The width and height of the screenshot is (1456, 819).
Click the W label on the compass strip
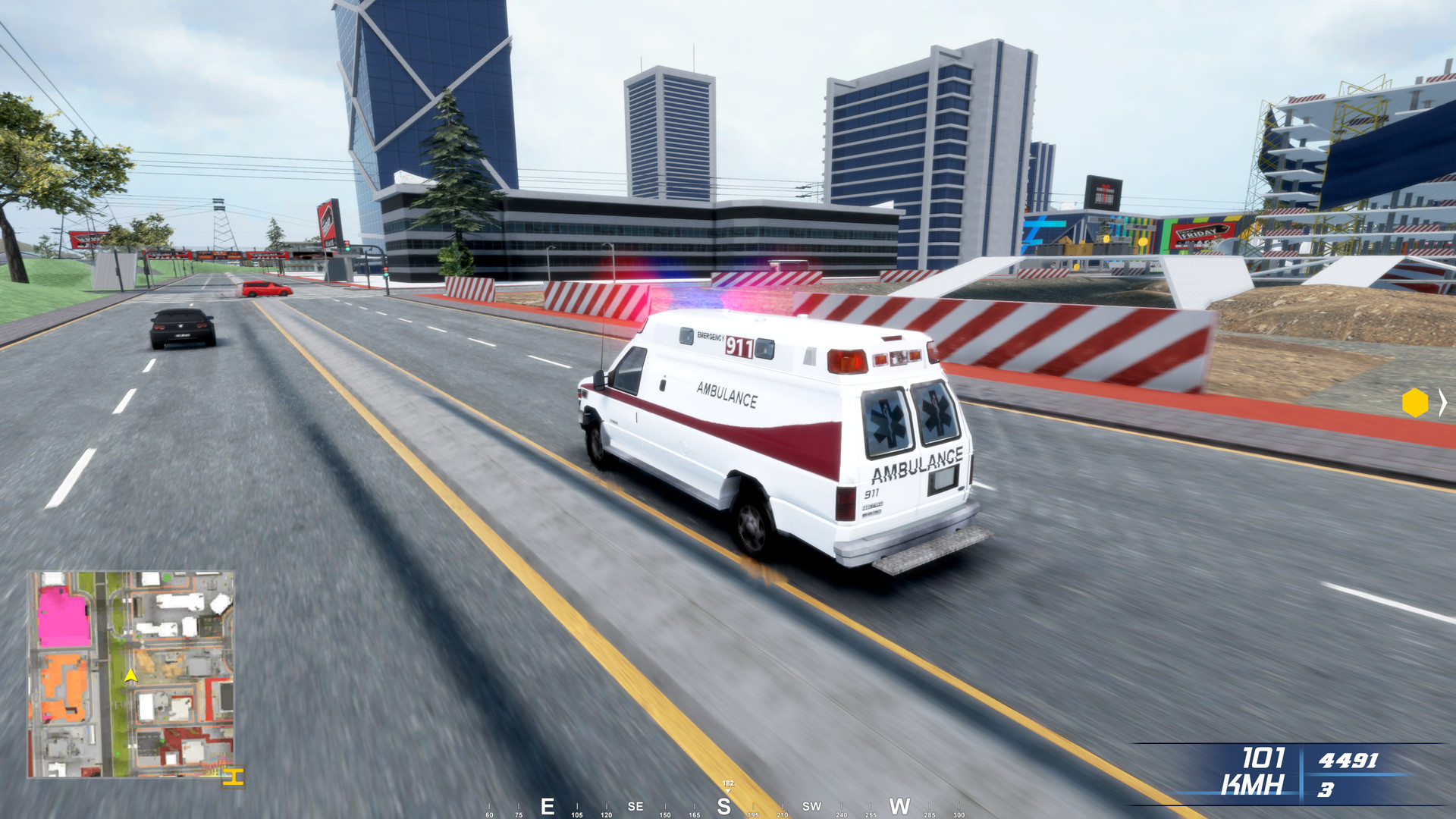point(899,805)
